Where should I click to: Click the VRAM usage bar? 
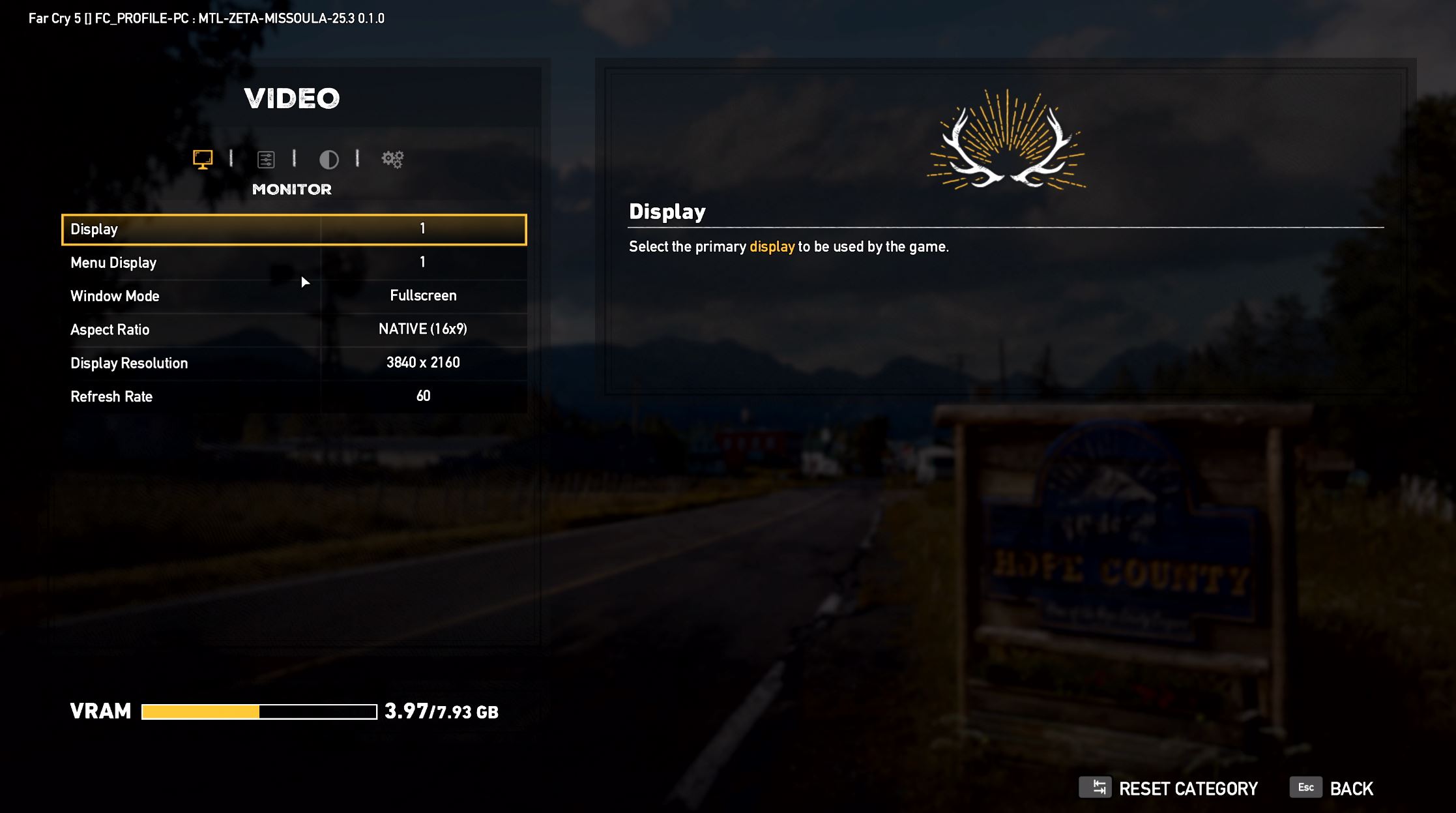pos(258,711)
